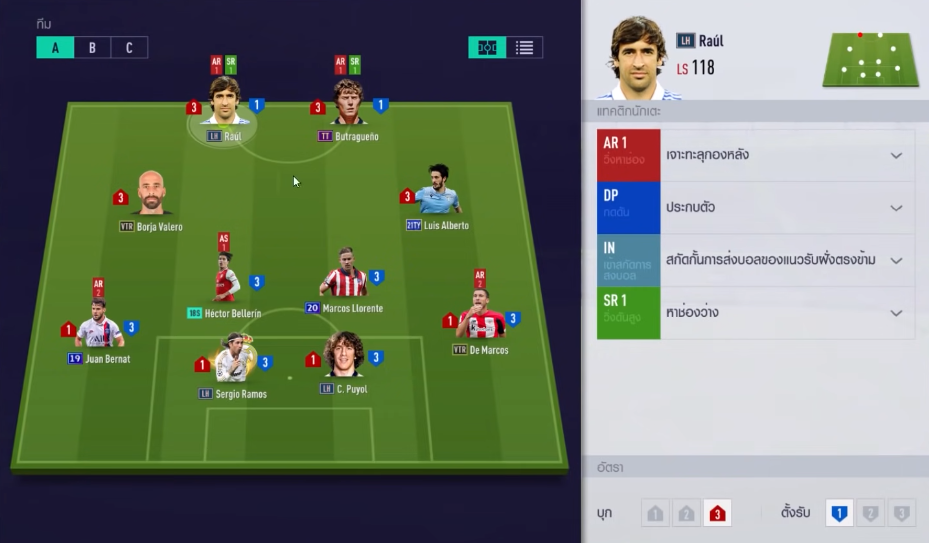
Task: Show the squad list view
Action: [x=524, y=47]
